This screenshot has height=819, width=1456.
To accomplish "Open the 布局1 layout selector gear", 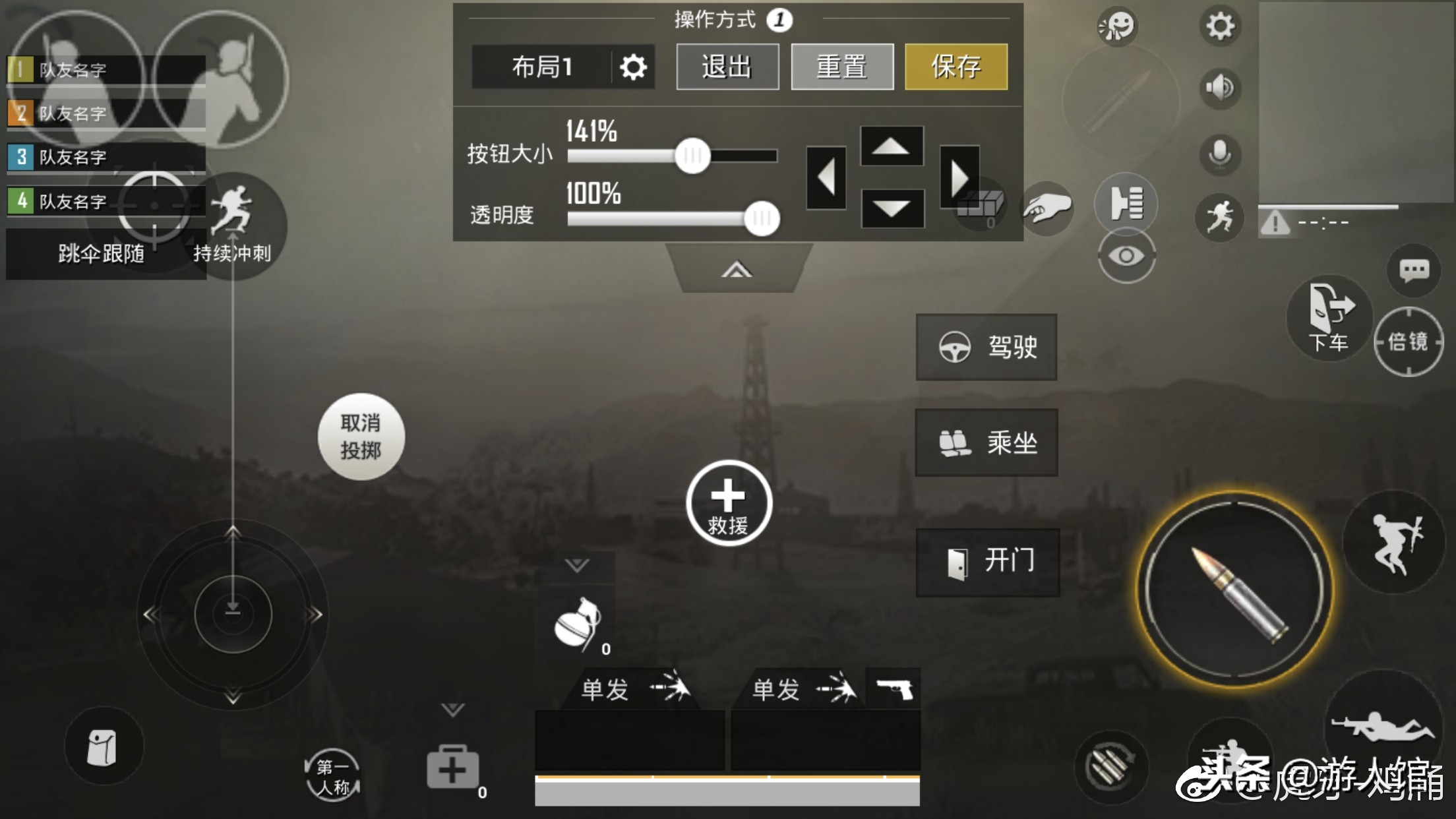I will click(632, 66).
